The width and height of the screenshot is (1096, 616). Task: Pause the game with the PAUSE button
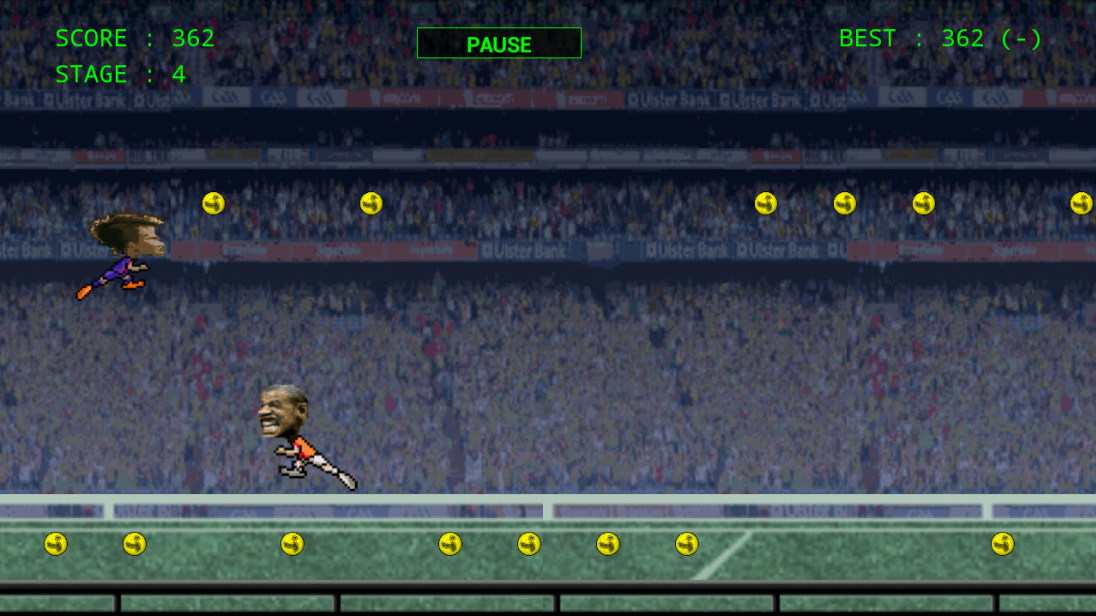(499, 44)
